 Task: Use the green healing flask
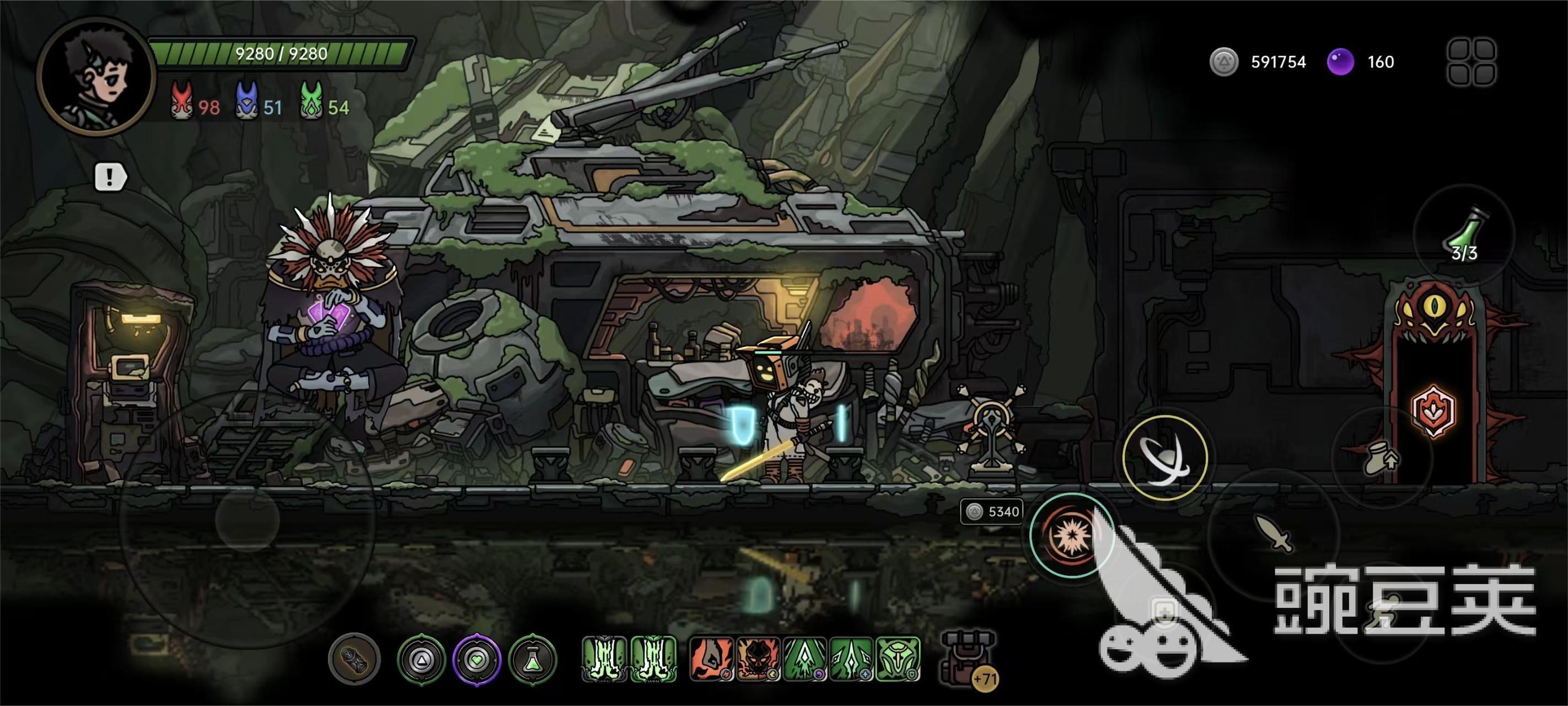click(x=1464, y=234)
